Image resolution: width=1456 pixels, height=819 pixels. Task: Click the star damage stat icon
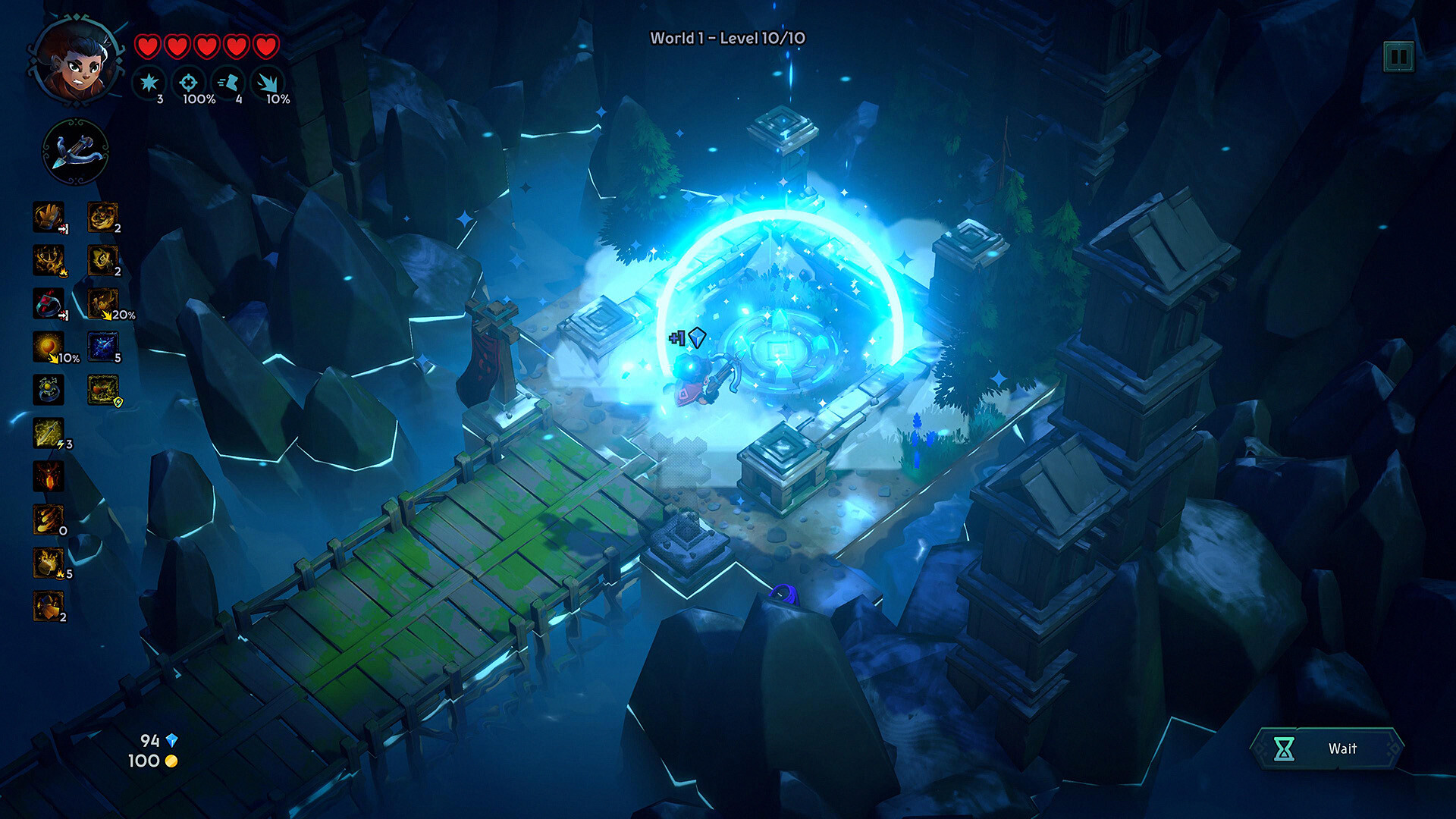tap(149, 82)
